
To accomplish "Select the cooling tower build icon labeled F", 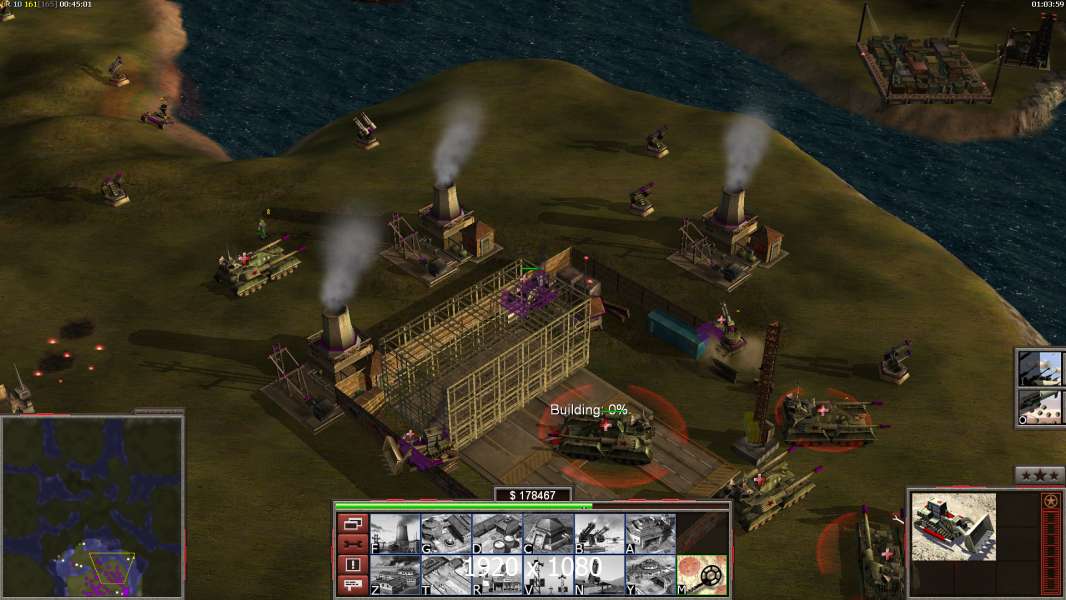I will coord(395,534).
